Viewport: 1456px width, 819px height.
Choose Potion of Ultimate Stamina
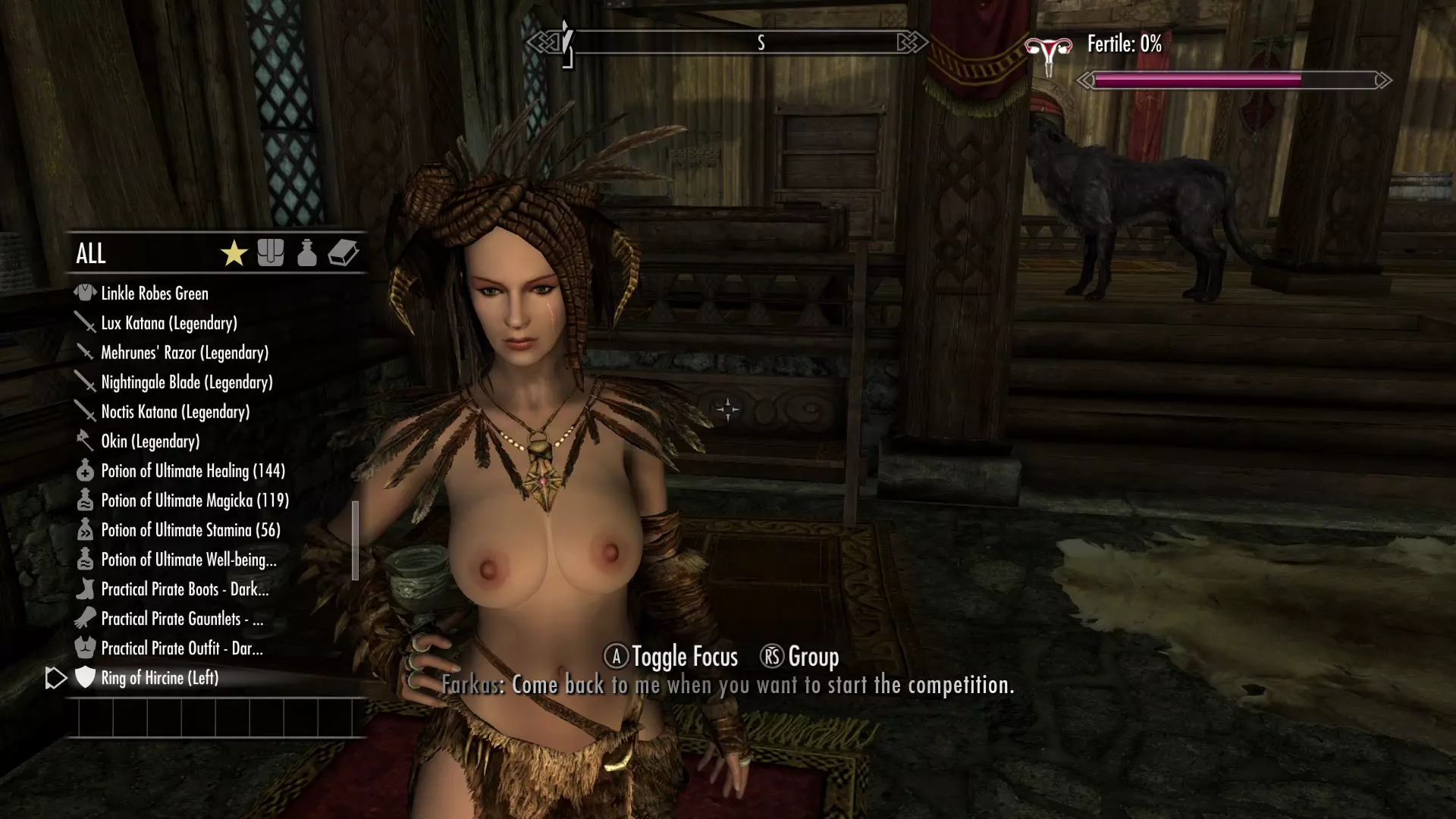pyautogui.click(x=190, y=530)
